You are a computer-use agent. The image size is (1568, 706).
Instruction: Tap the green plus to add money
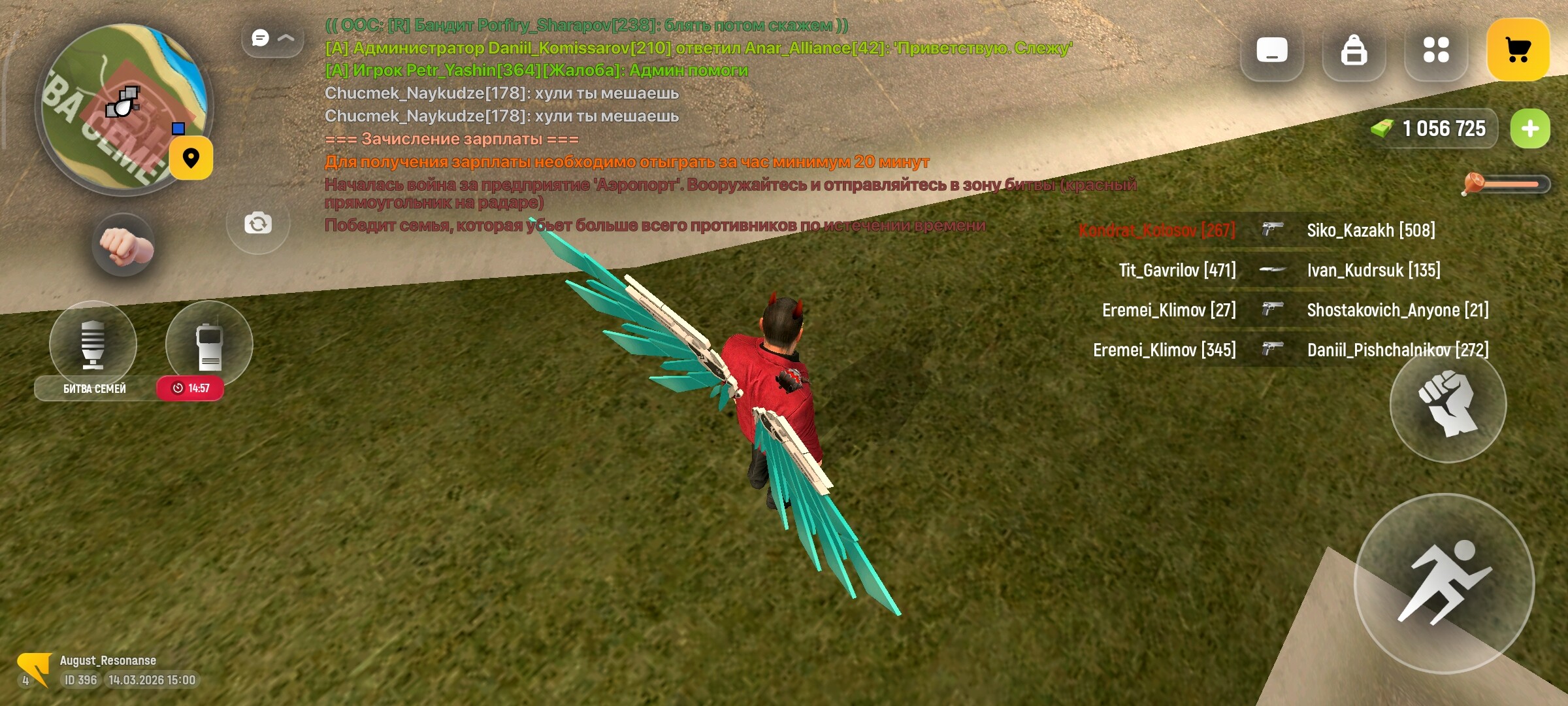click(x=1530, y=129)
